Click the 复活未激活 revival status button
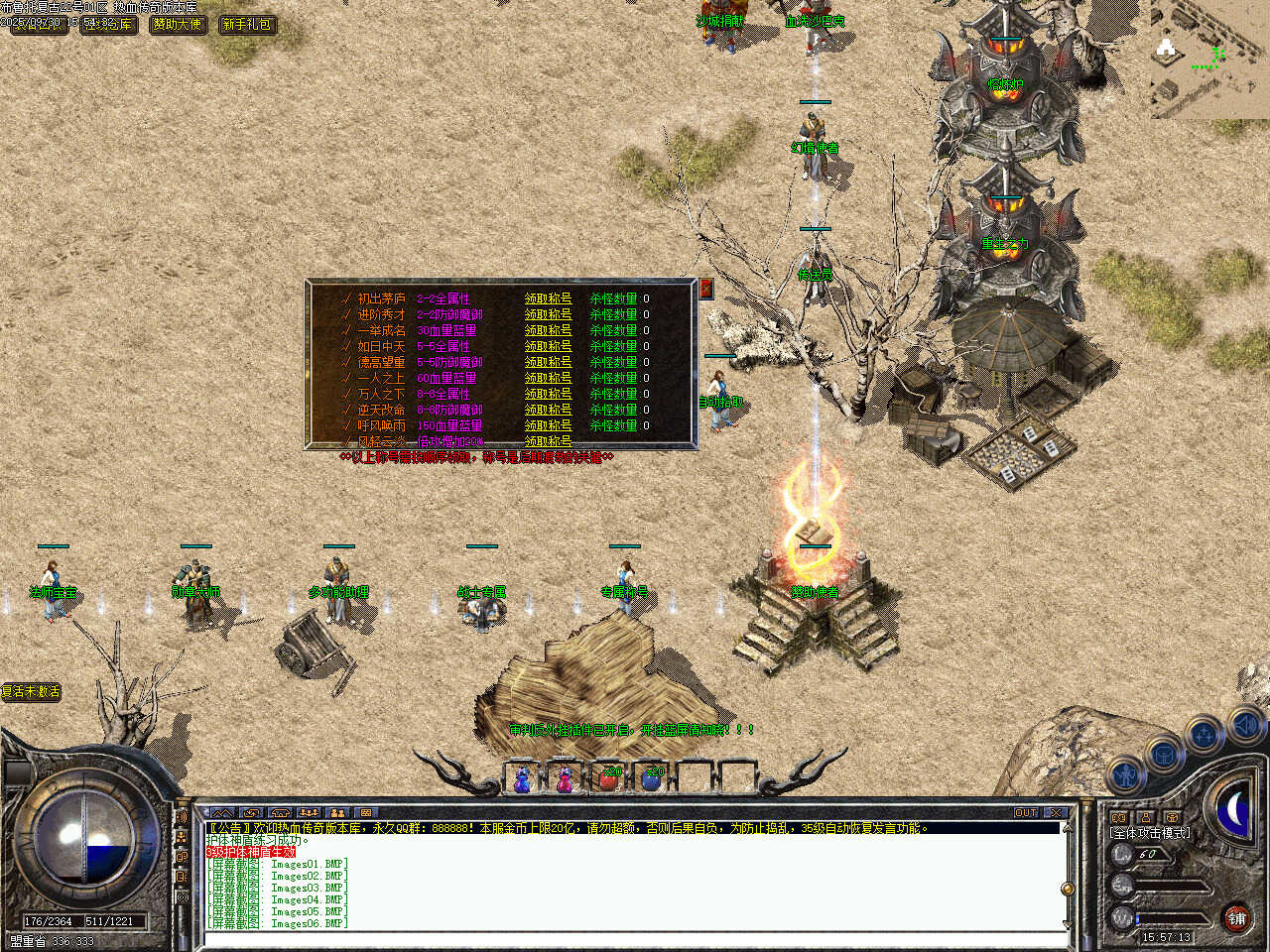The width and height of the screenshot is (1270, 952). tap(32, 692)
